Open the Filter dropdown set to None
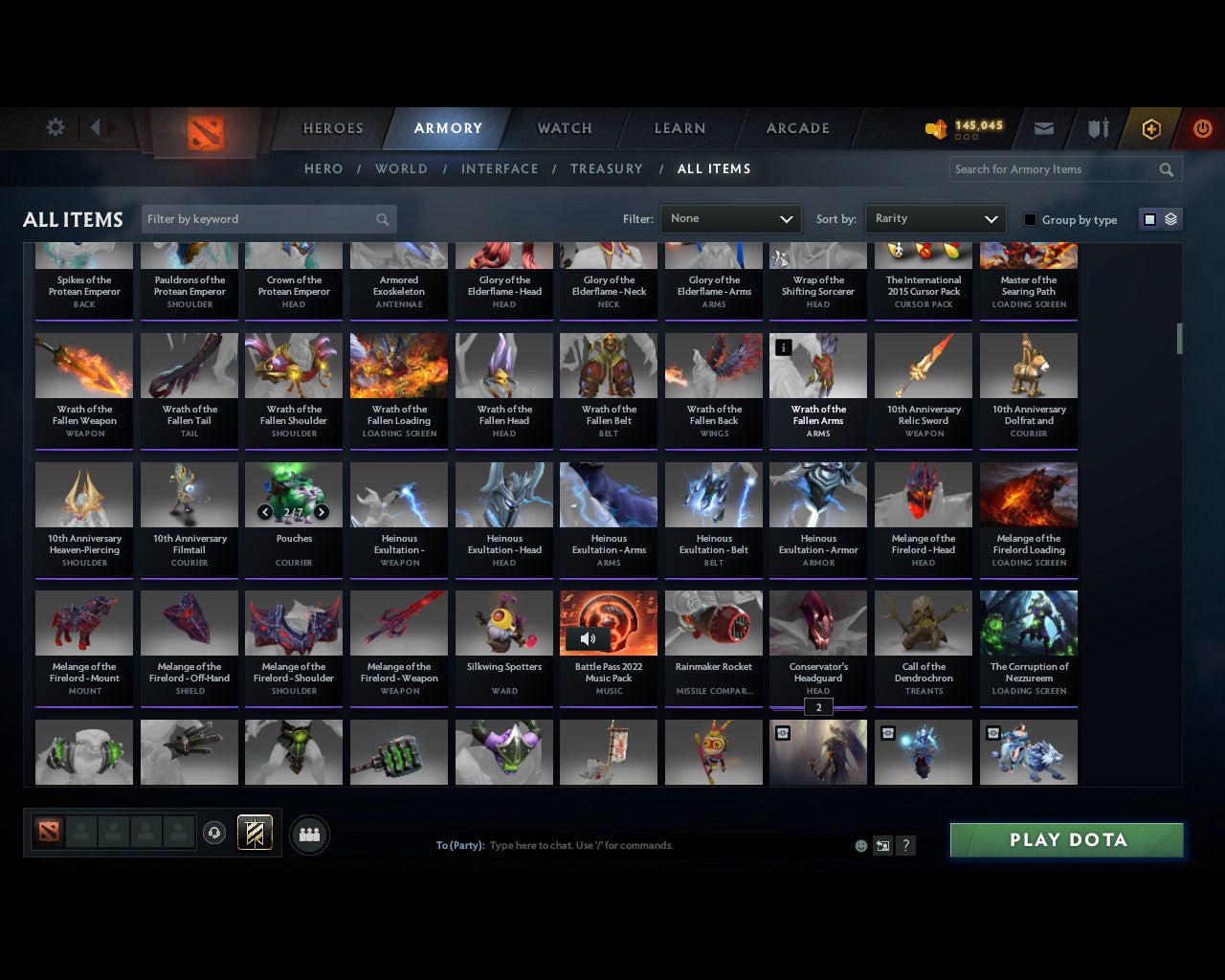 tap(730, 218)
